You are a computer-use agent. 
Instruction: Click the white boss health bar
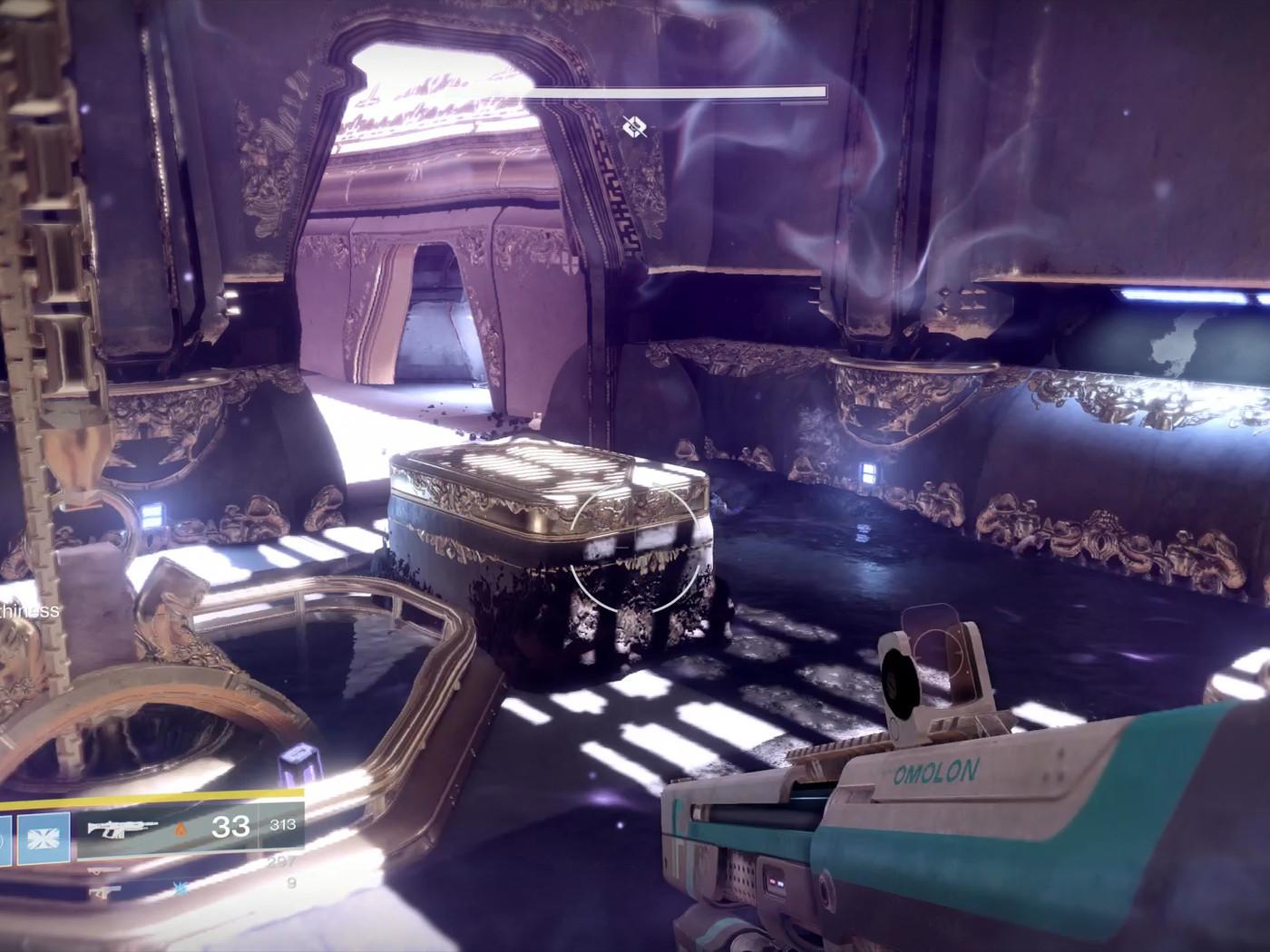680,92
